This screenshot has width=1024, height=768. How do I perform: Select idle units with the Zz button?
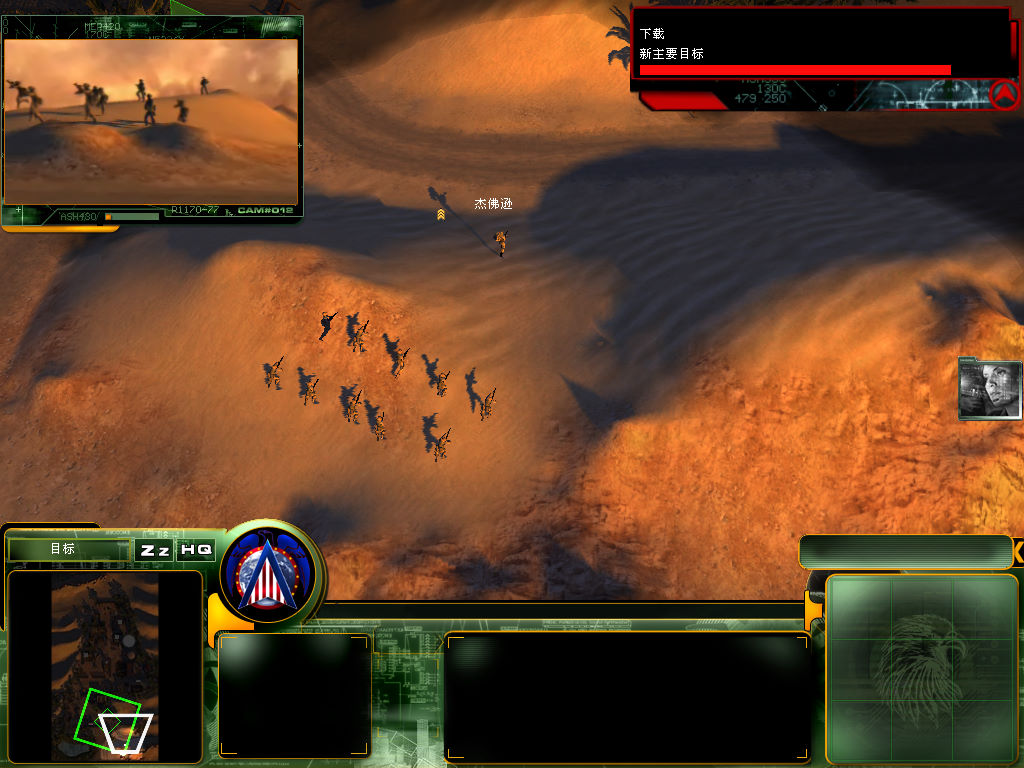pos(154,550)
